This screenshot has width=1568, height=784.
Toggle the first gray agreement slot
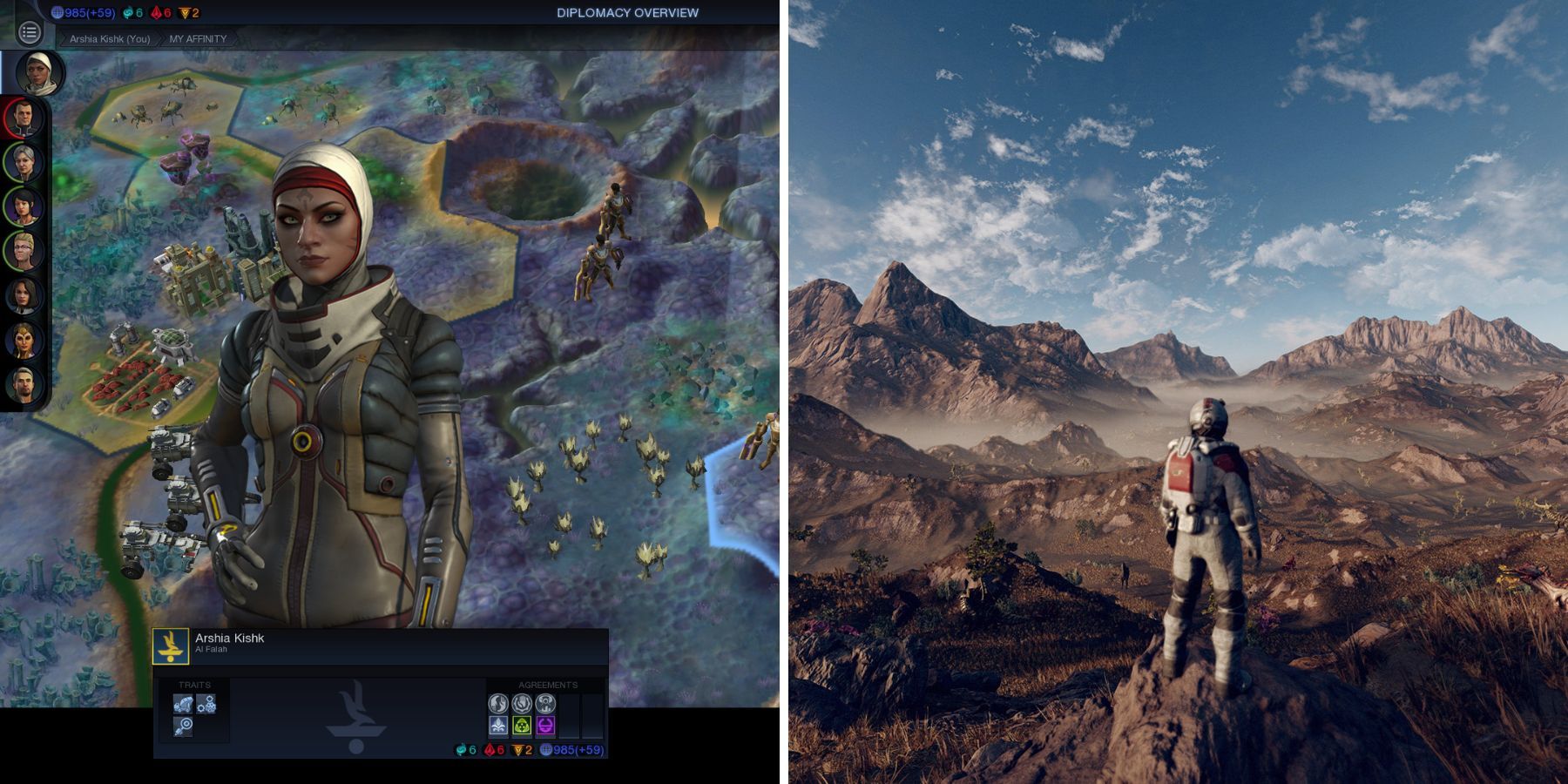click(500, 704)
